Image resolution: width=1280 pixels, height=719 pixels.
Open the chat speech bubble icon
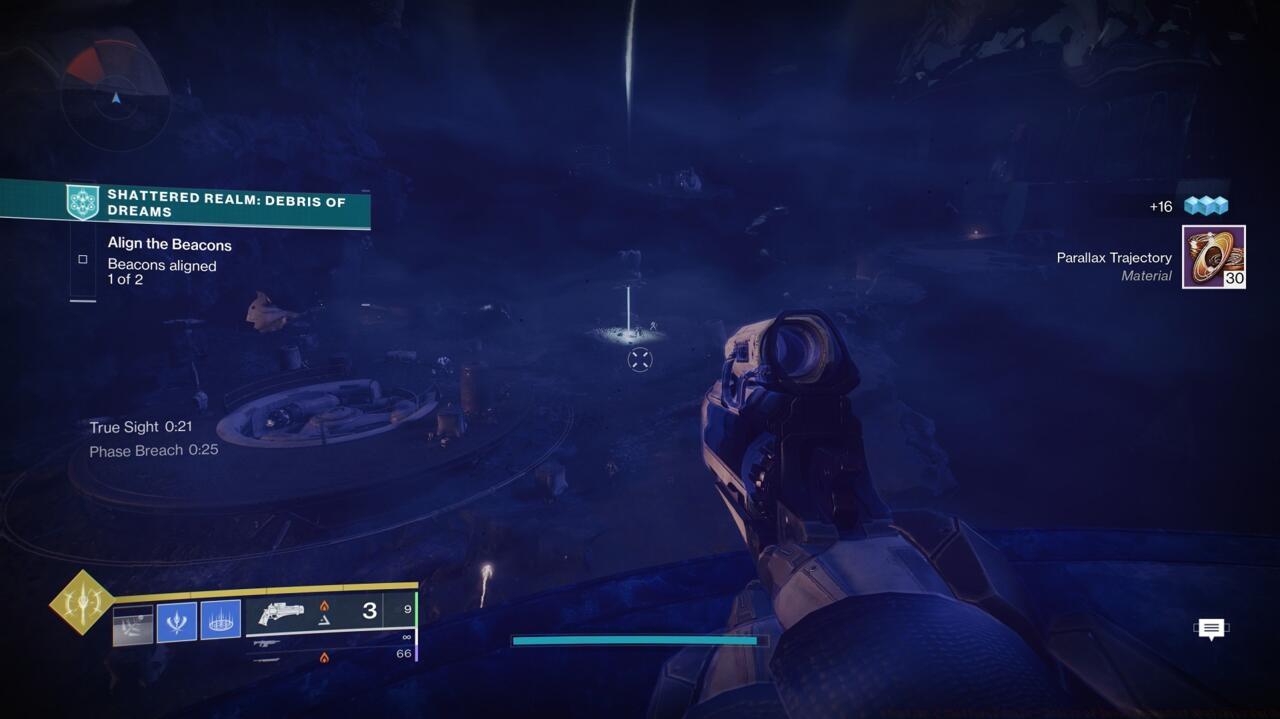pos(1211,628)
